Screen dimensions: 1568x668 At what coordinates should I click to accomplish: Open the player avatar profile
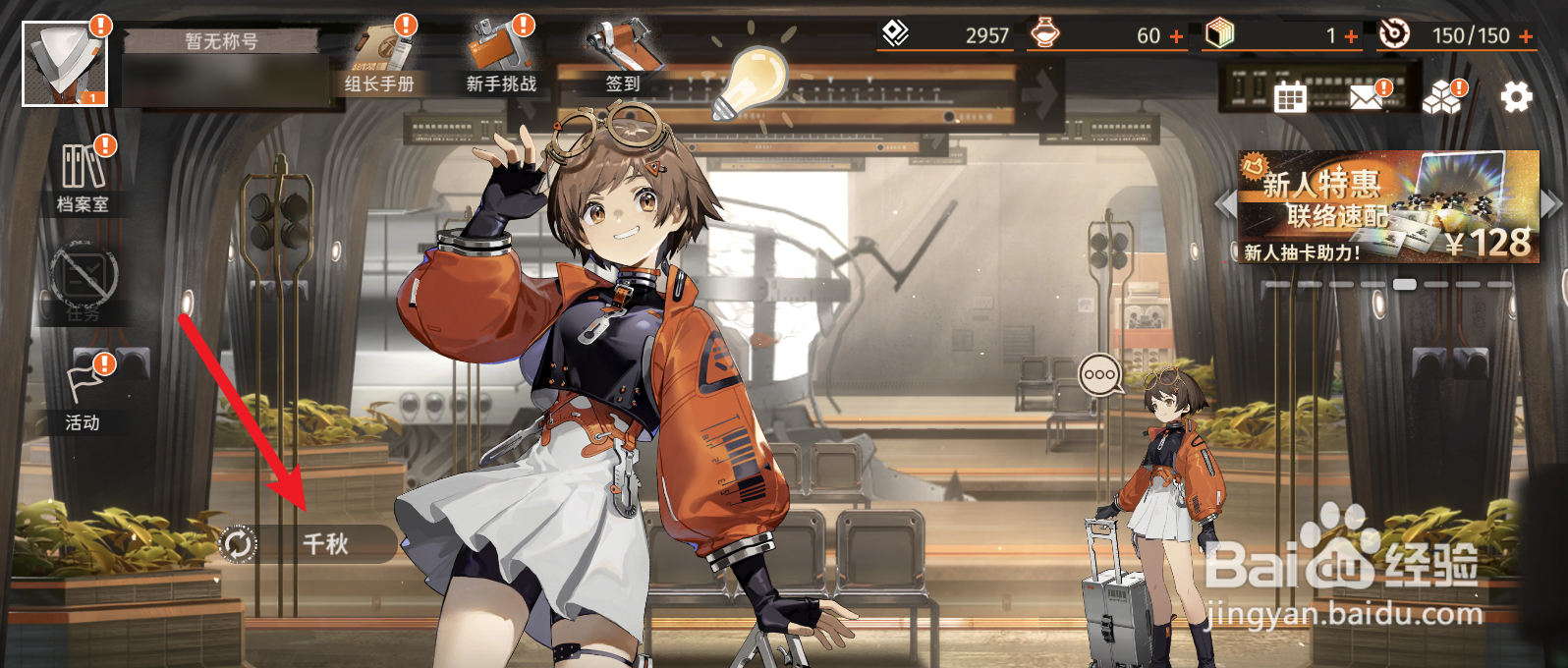[x=65, y=63]
